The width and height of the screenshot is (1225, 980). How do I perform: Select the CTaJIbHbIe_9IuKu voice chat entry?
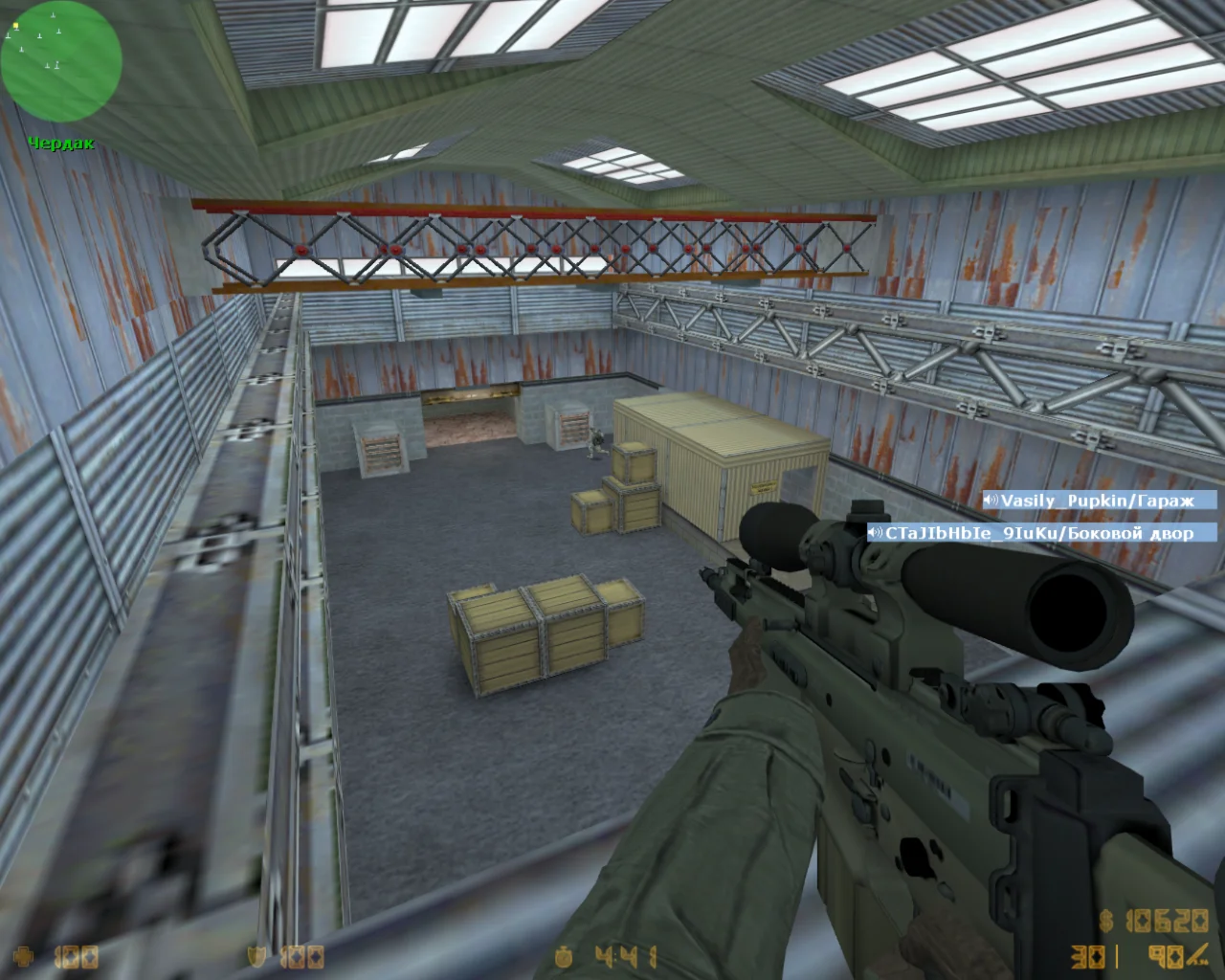click(1042, 533)
